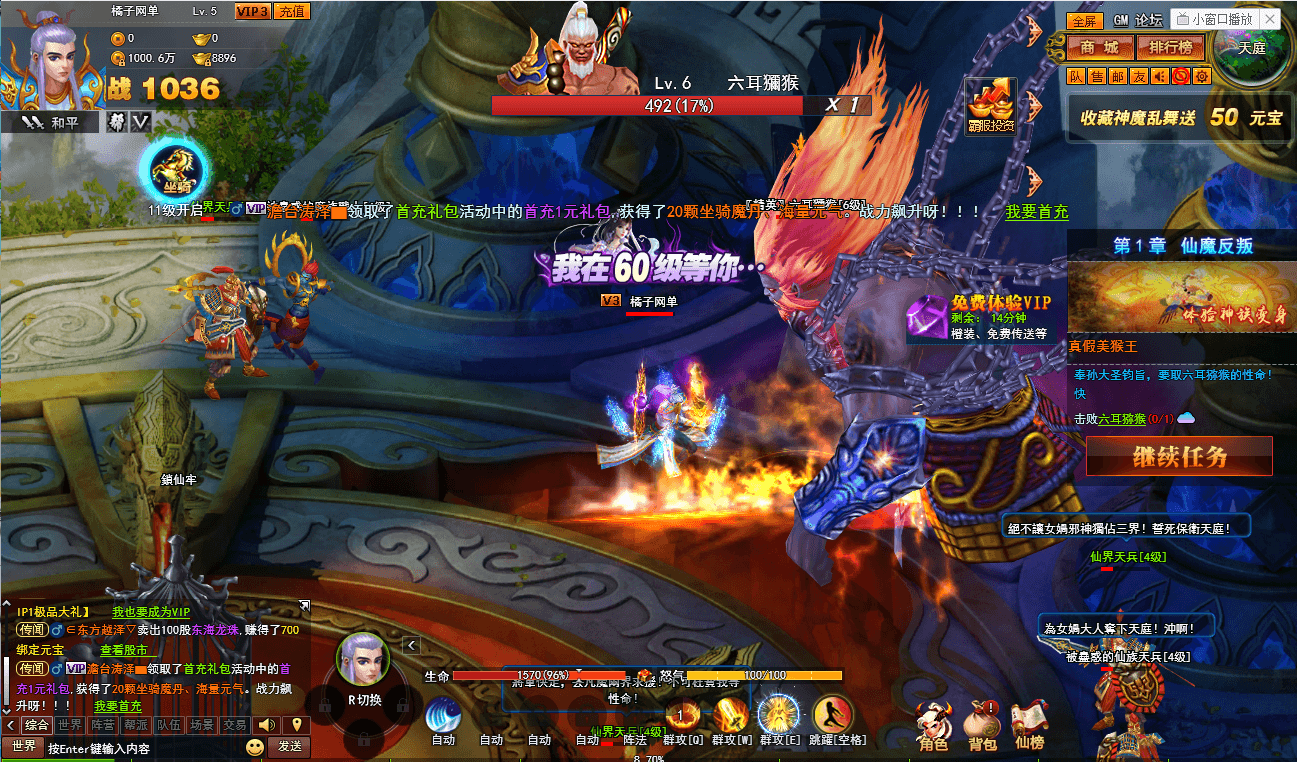Open the 角色 character panel
Viewport: 1297px width, 762px height.
pyautogui.click(x=932, y=724)
